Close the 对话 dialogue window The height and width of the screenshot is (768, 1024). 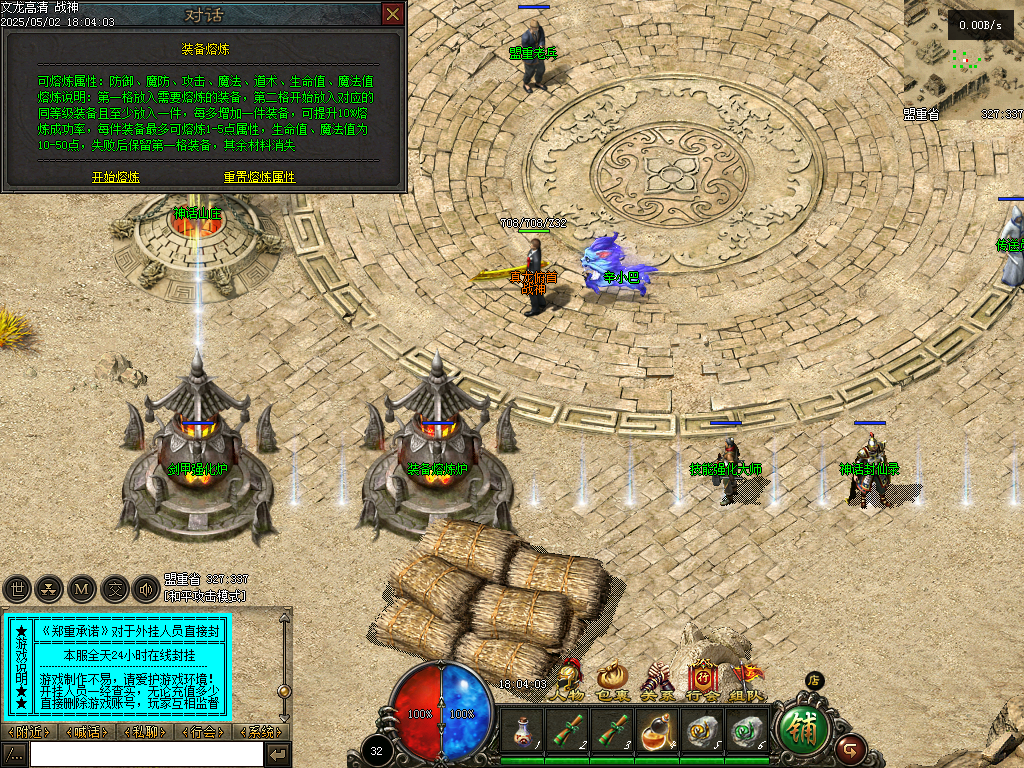tap(393, 14)
